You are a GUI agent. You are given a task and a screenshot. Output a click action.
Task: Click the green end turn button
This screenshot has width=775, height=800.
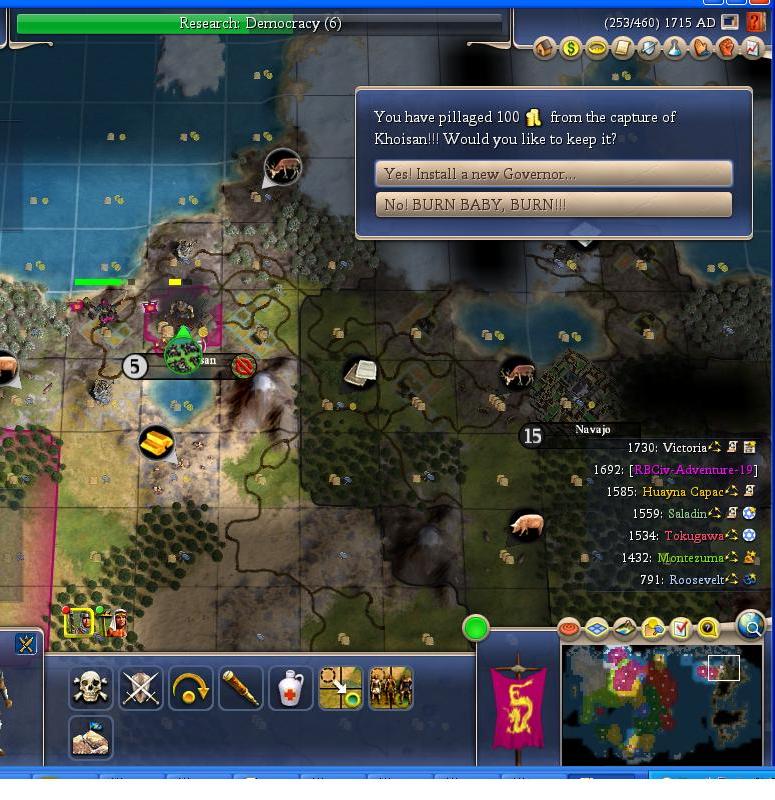[x=476, y=628]
